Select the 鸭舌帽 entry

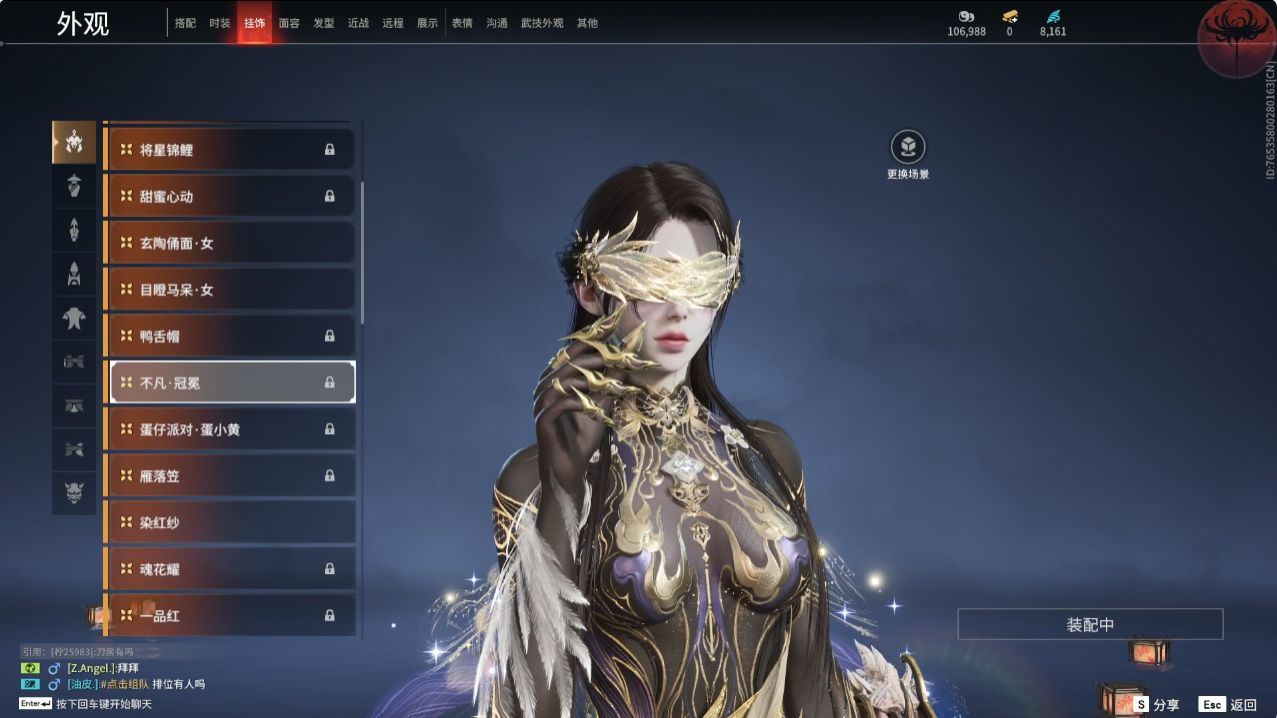pos(229,336)
